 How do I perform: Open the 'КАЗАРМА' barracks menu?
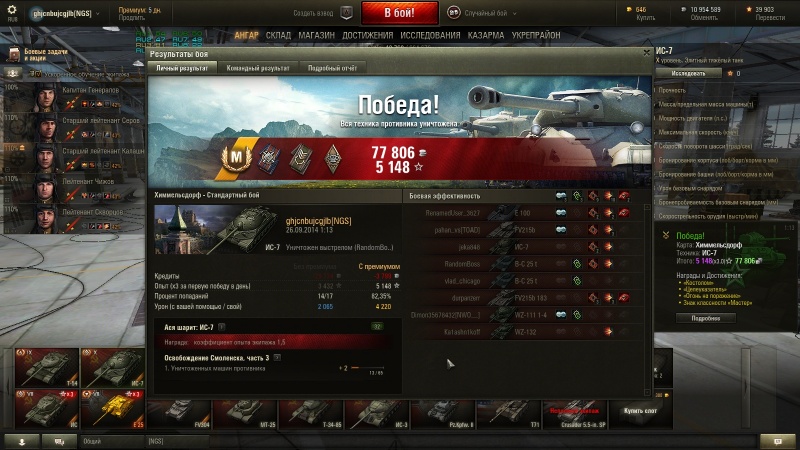[486, 35]
